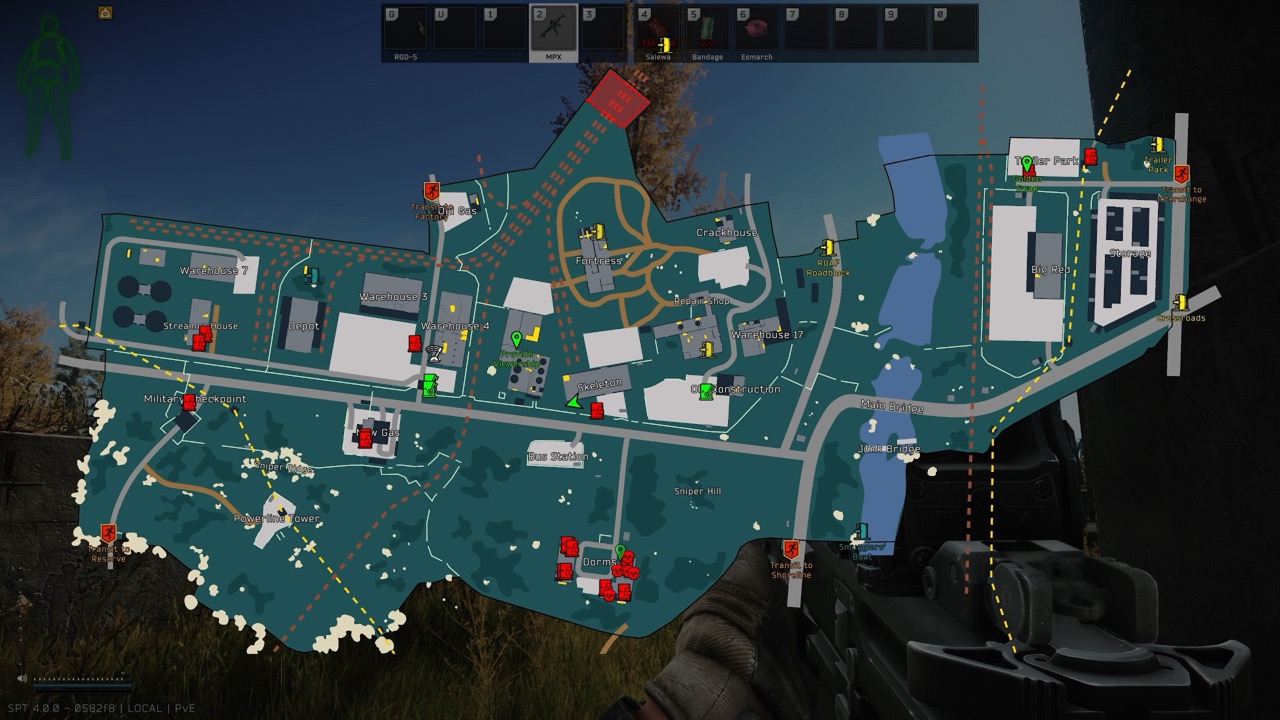Screen dimensions: 1280x720
Task: Select the Transit to Interchange marker
Action: [x=1182, y=174]
